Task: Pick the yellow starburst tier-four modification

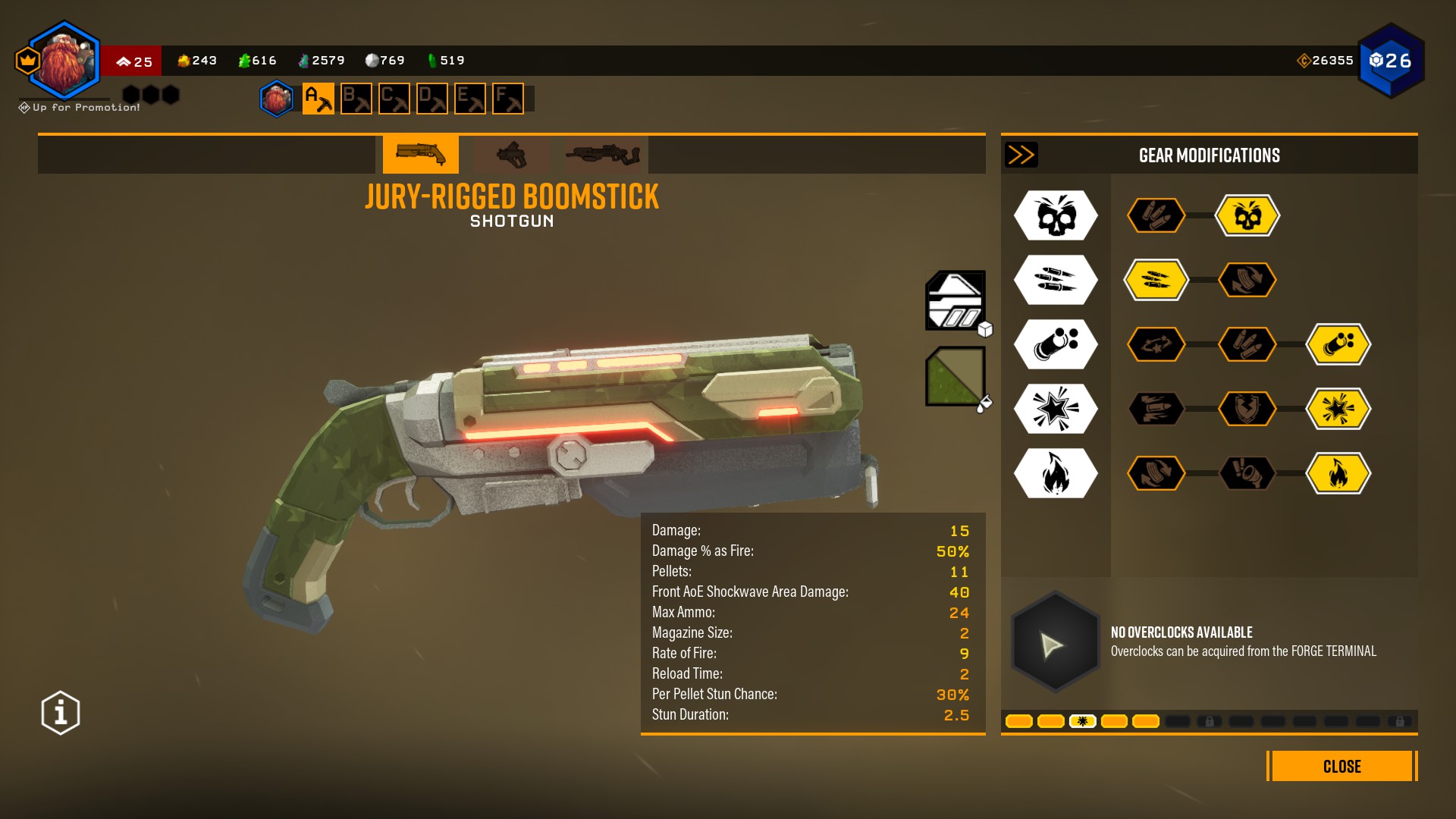Action: tap(1338, 409)
